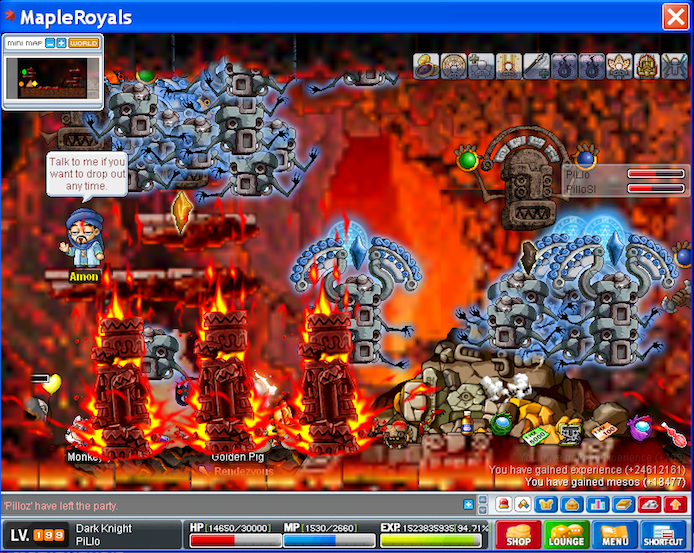Click the red key settings icon
694x553 pixels.
(649, 505)
